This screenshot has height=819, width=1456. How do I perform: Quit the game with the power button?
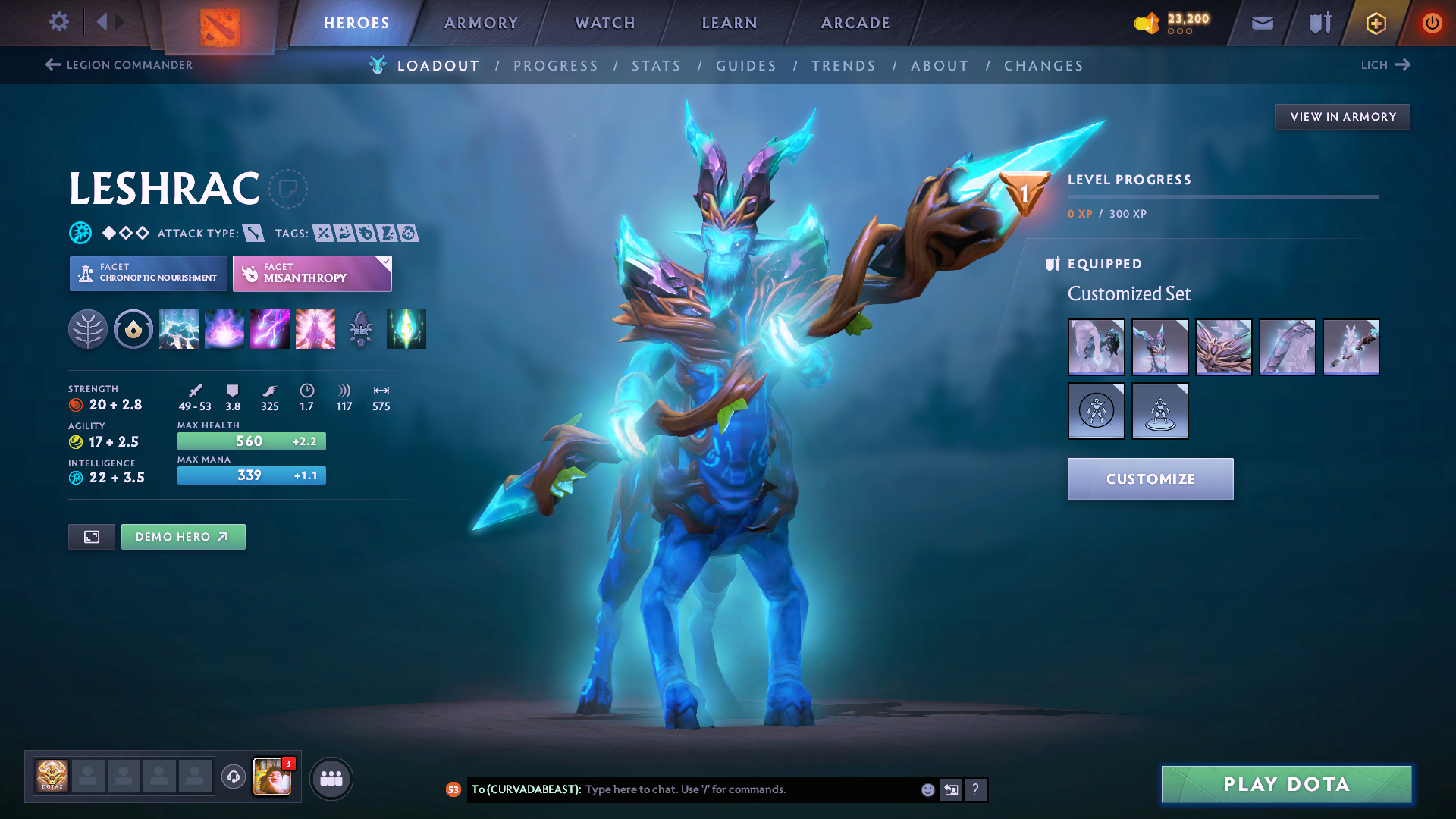1432,24
